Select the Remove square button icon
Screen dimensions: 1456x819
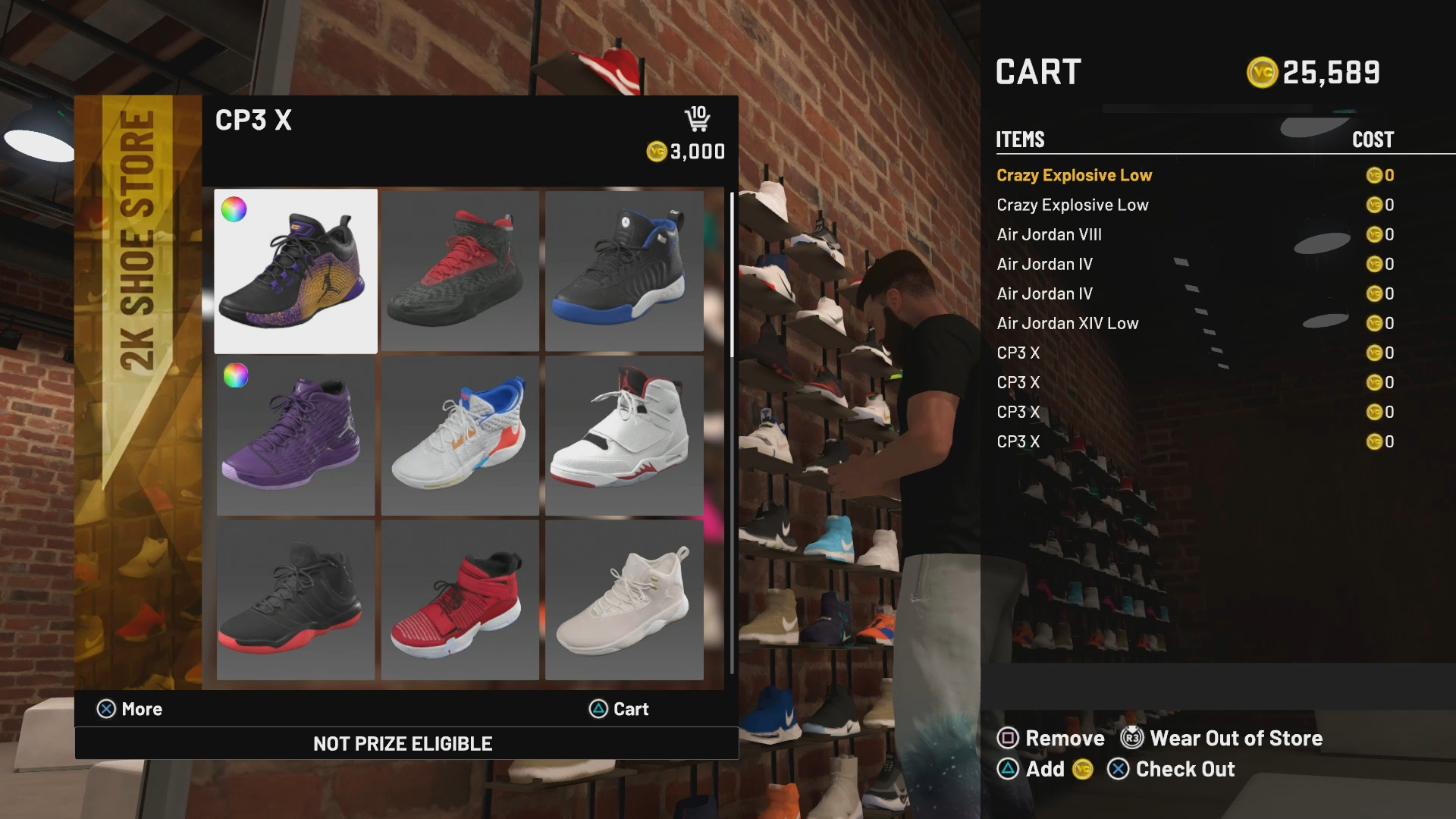point(1009,738)
